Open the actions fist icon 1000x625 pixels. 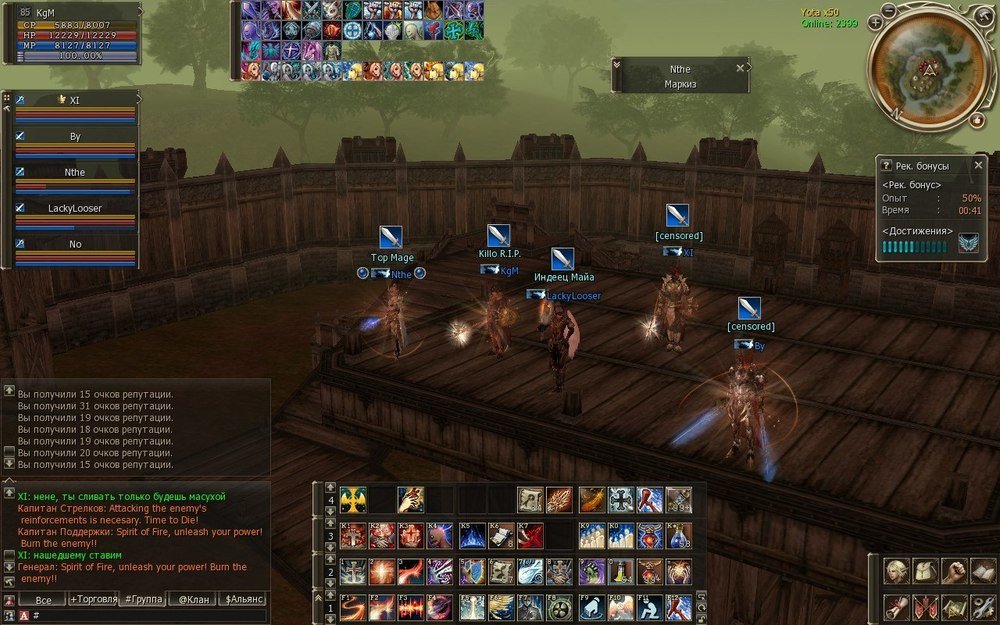tap(957, 572)
